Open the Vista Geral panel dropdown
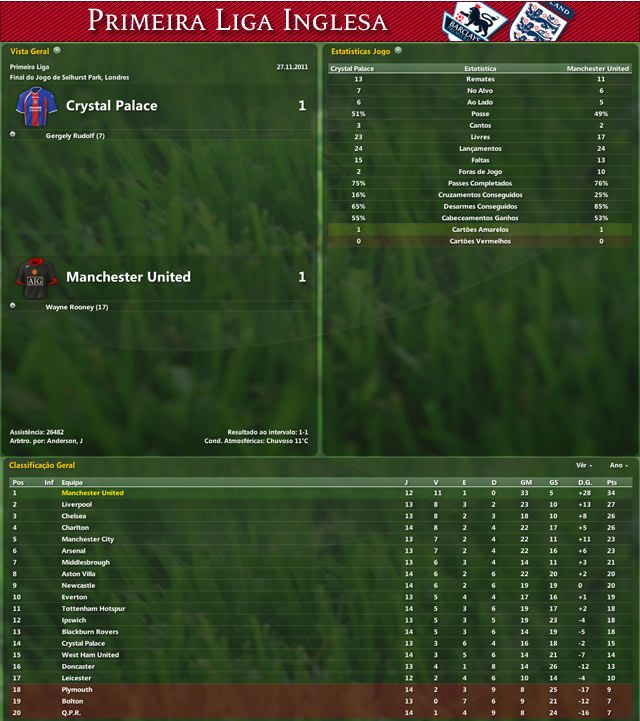640x721 pixels. point(57,49)
